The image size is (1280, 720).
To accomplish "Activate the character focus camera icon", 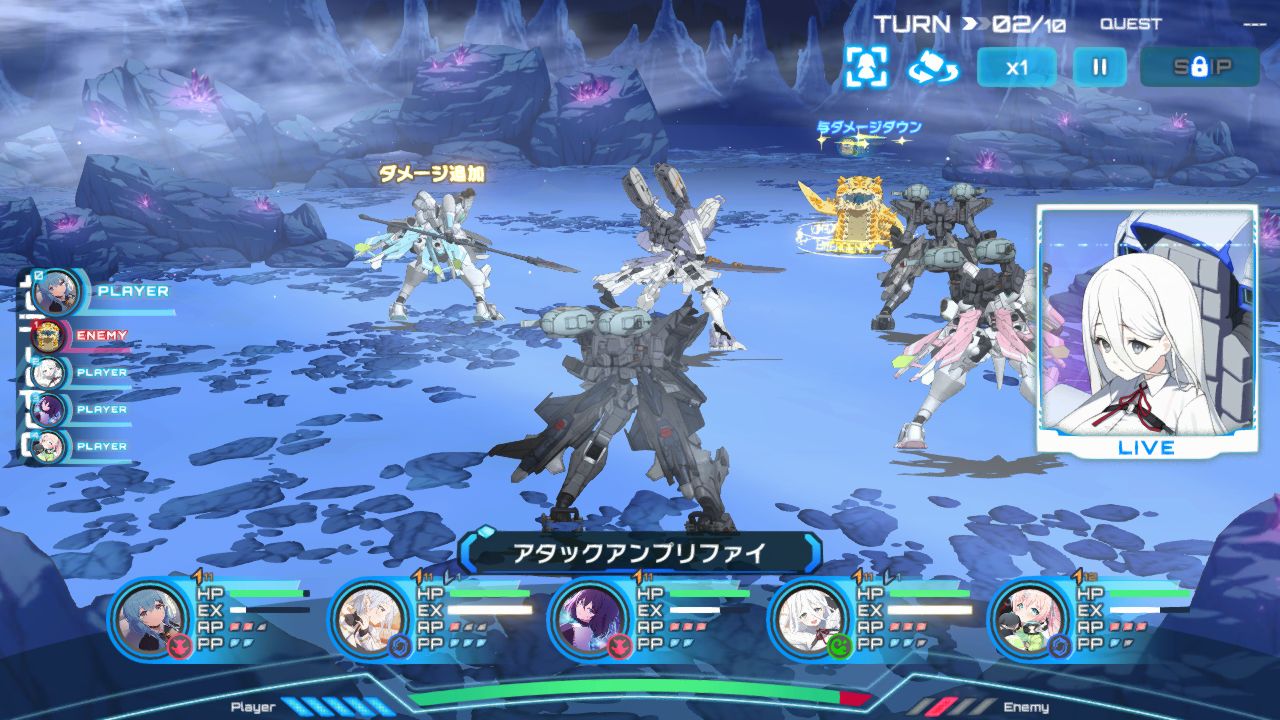I will (865, 67).
